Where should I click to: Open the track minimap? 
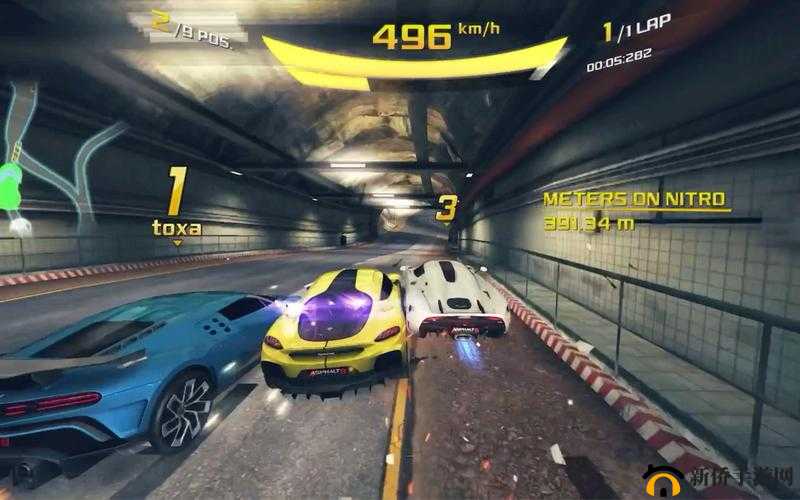click(x=40, y=160)
